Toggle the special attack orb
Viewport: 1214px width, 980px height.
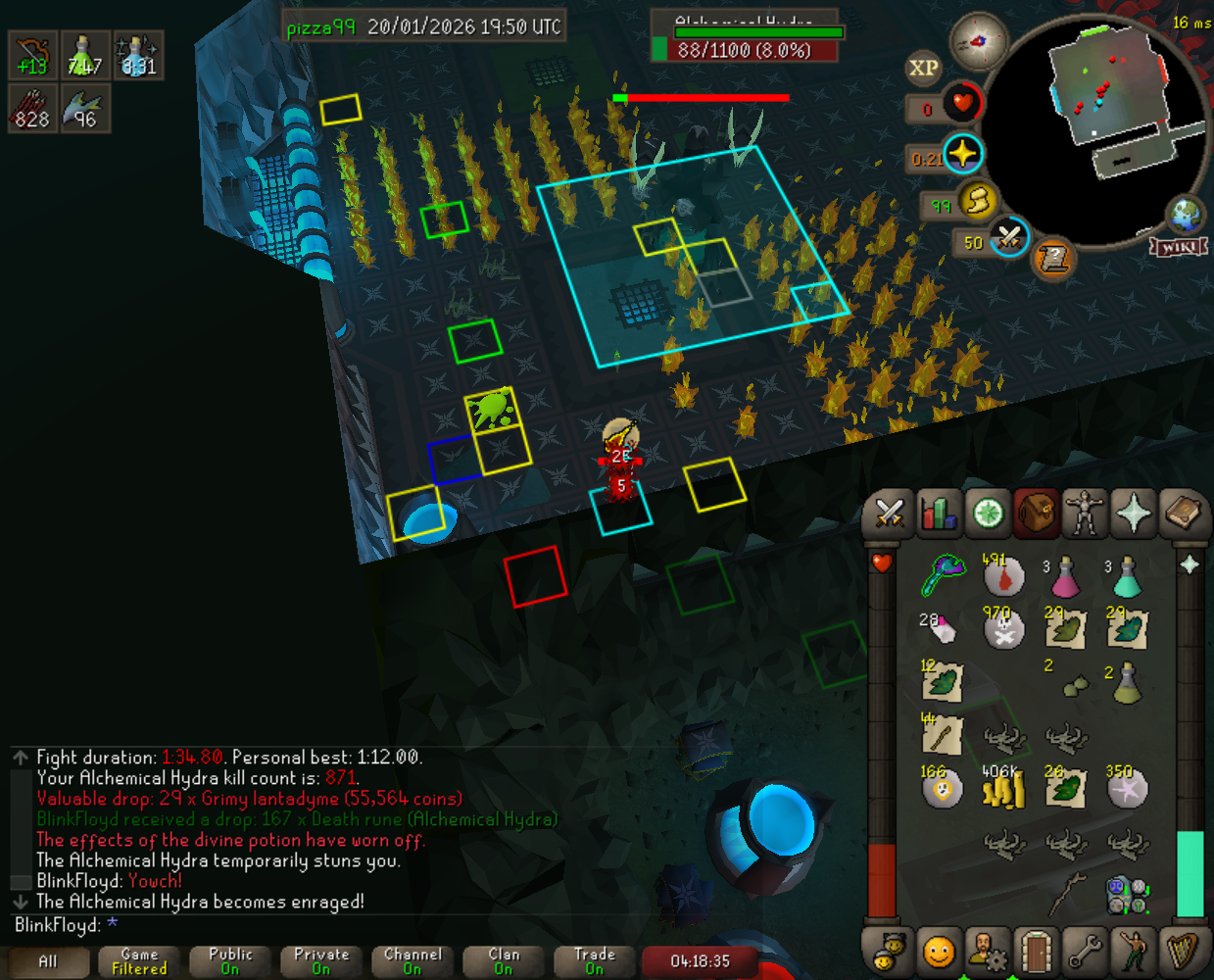[1008, 238]
